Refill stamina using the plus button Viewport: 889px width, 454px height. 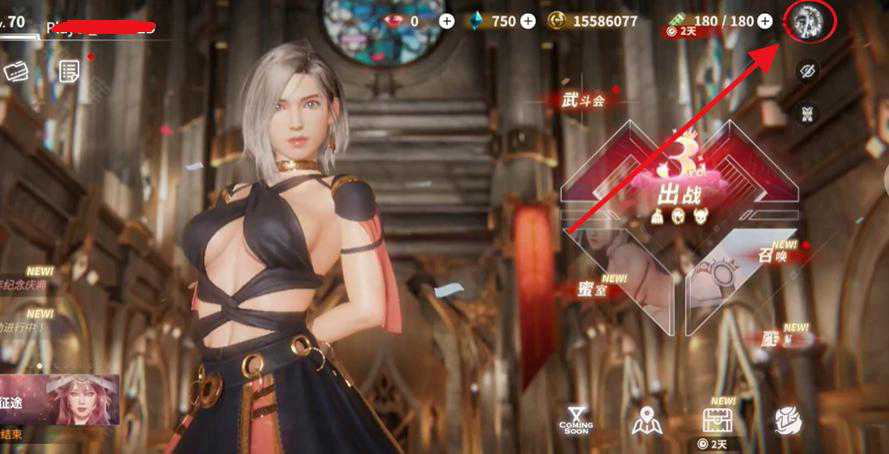[765, 21]
